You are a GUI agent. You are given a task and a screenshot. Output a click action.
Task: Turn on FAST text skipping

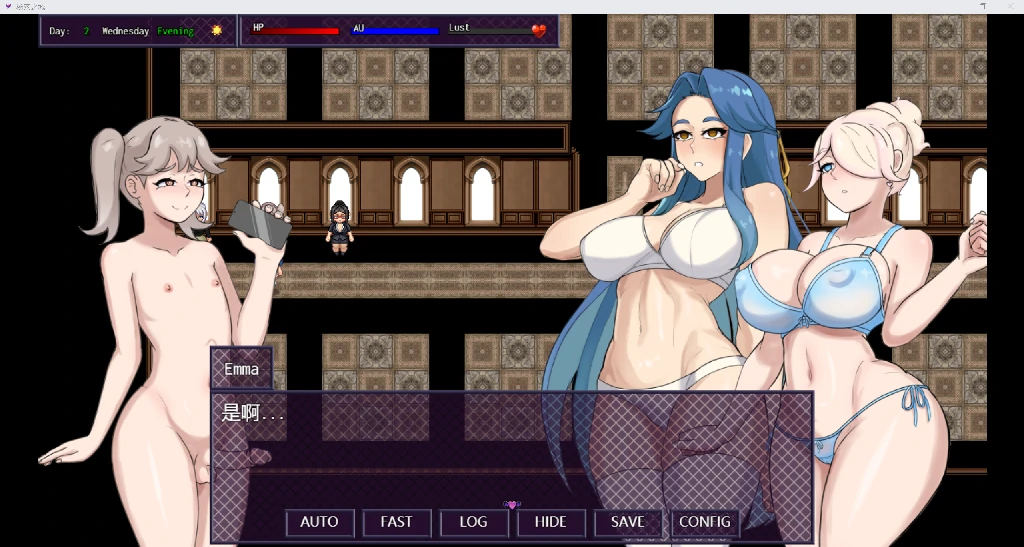point(396,522)
